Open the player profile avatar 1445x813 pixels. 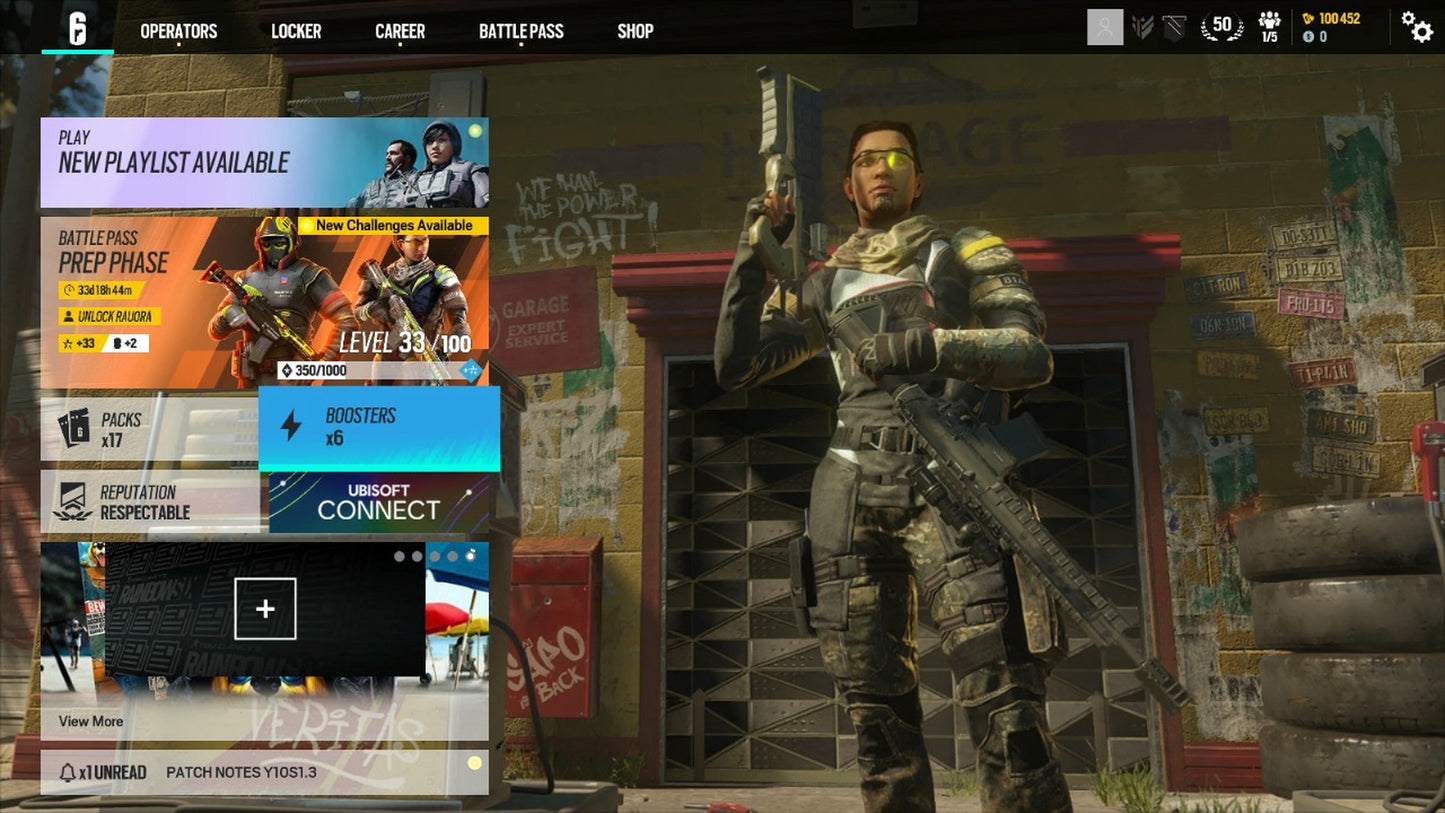(1106, 27)
